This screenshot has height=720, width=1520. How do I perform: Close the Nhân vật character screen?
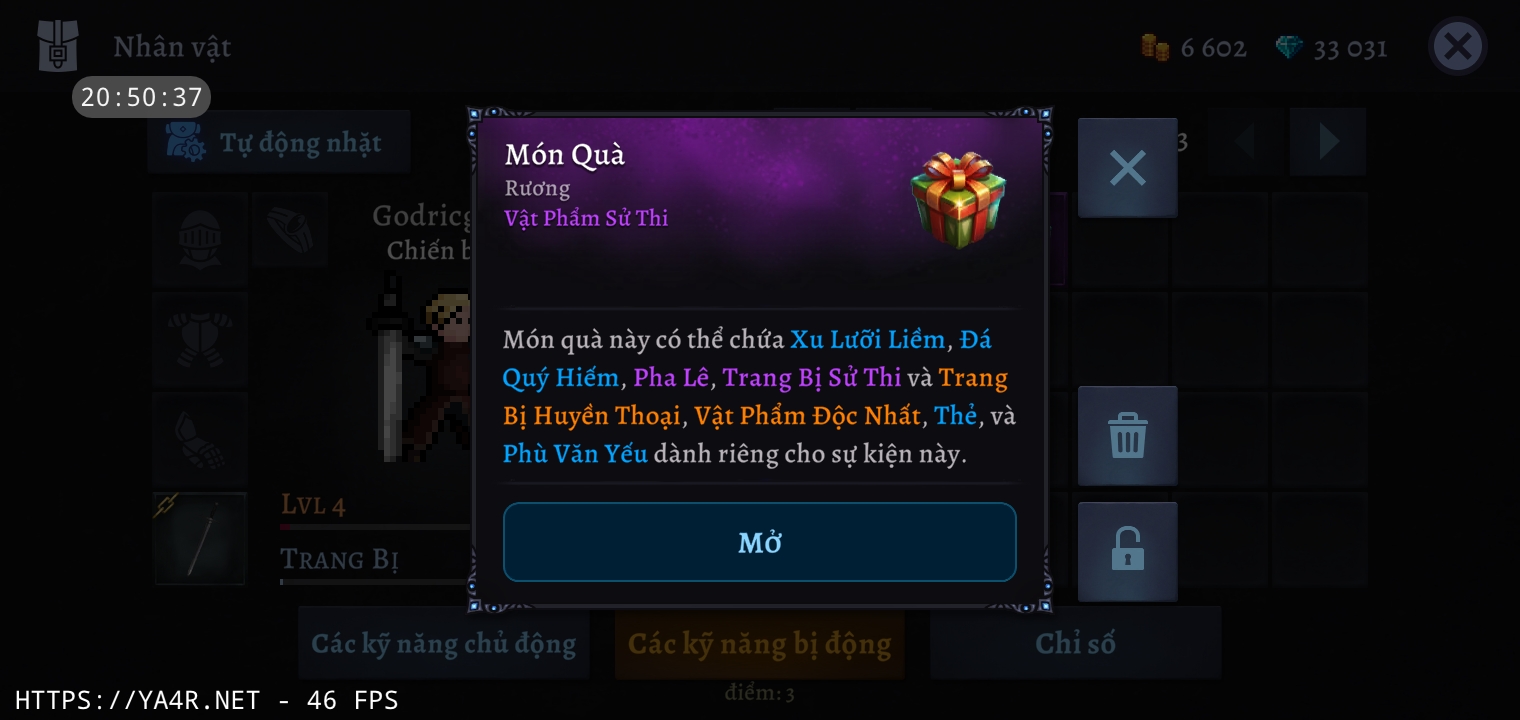(x=1457, y=47)
